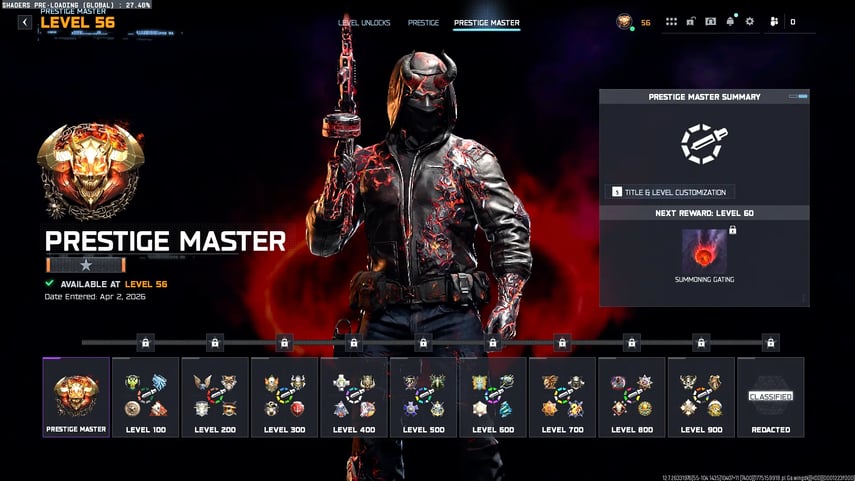Choose the Level 400 emblem tile
Image resolution: width=855 pixels, height=481 pixels.
354,397
